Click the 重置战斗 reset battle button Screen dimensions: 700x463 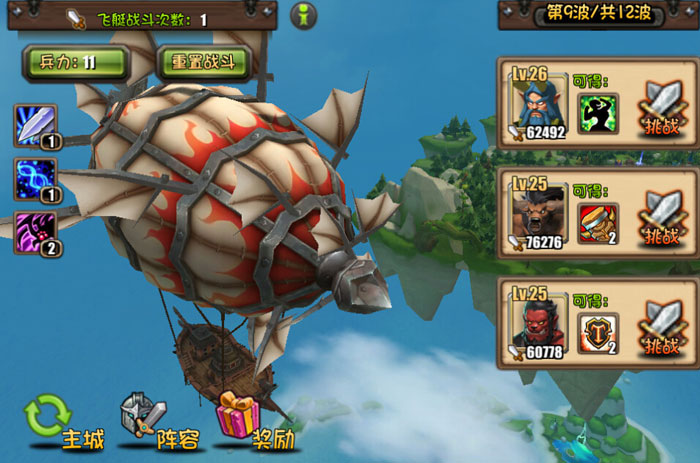point(203,62)
